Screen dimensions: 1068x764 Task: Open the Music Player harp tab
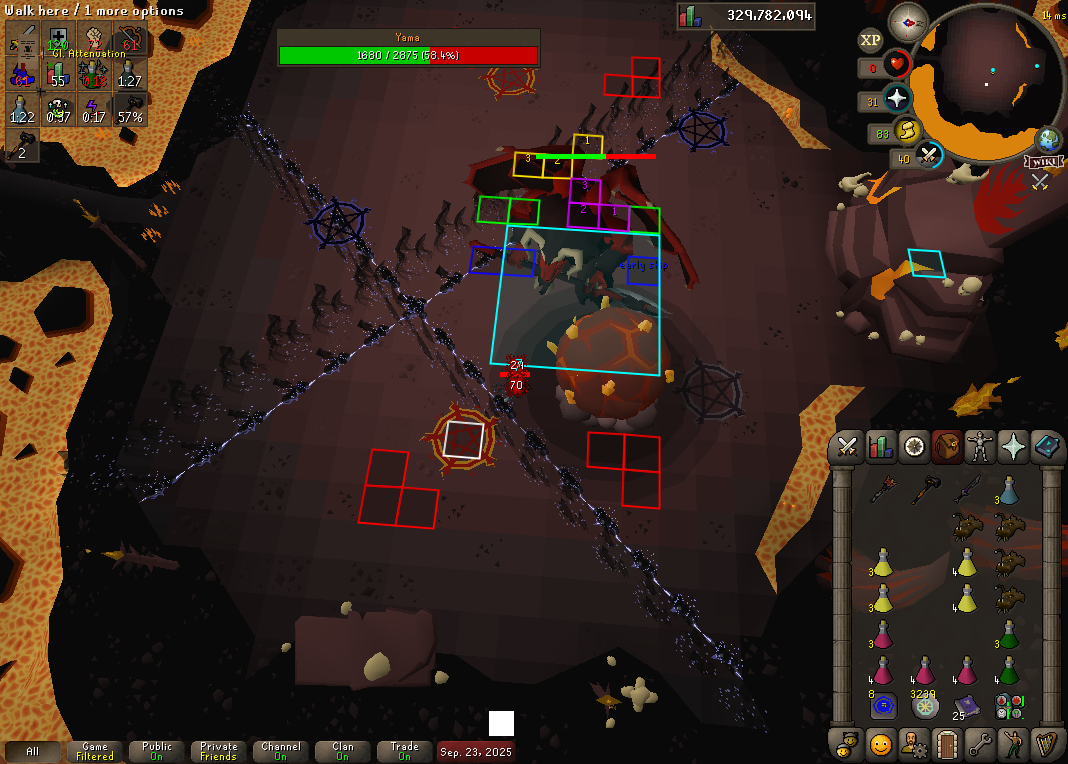click(x=1046, y=744)
